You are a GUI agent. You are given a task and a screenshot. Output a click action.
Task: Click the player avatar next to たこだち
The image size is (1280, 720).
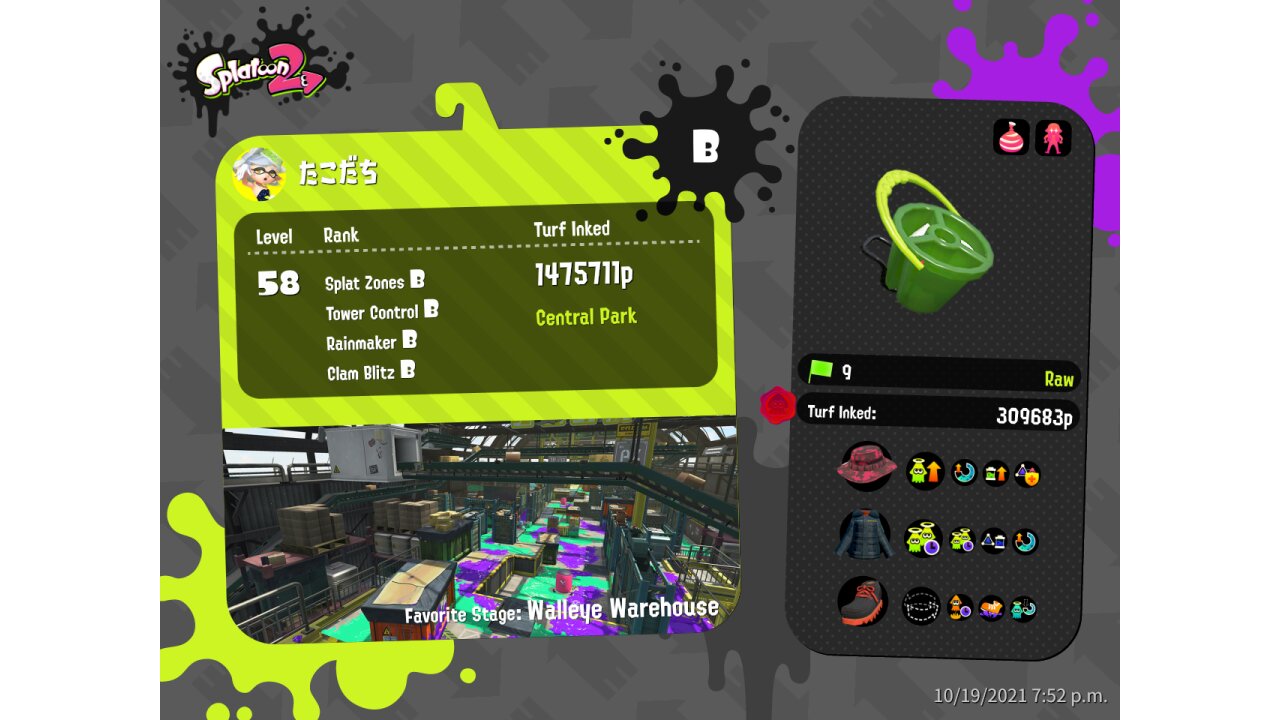[x=258, y=173]
